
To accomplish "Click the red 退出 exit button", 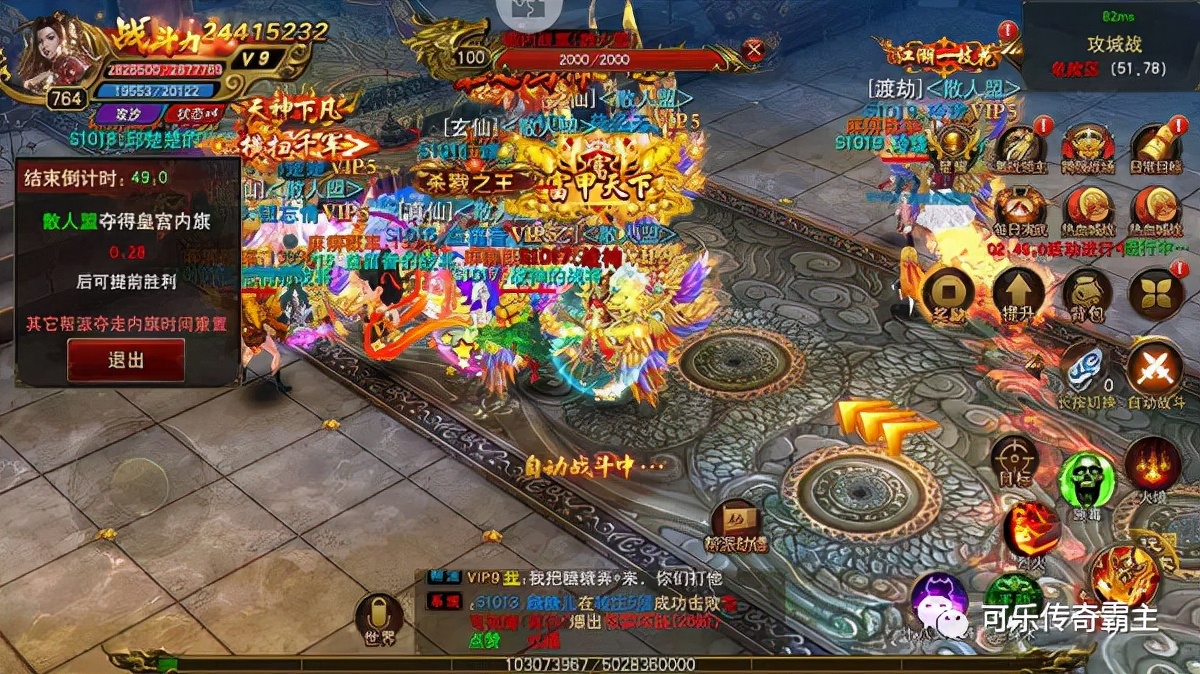I will tap(126, 360).
